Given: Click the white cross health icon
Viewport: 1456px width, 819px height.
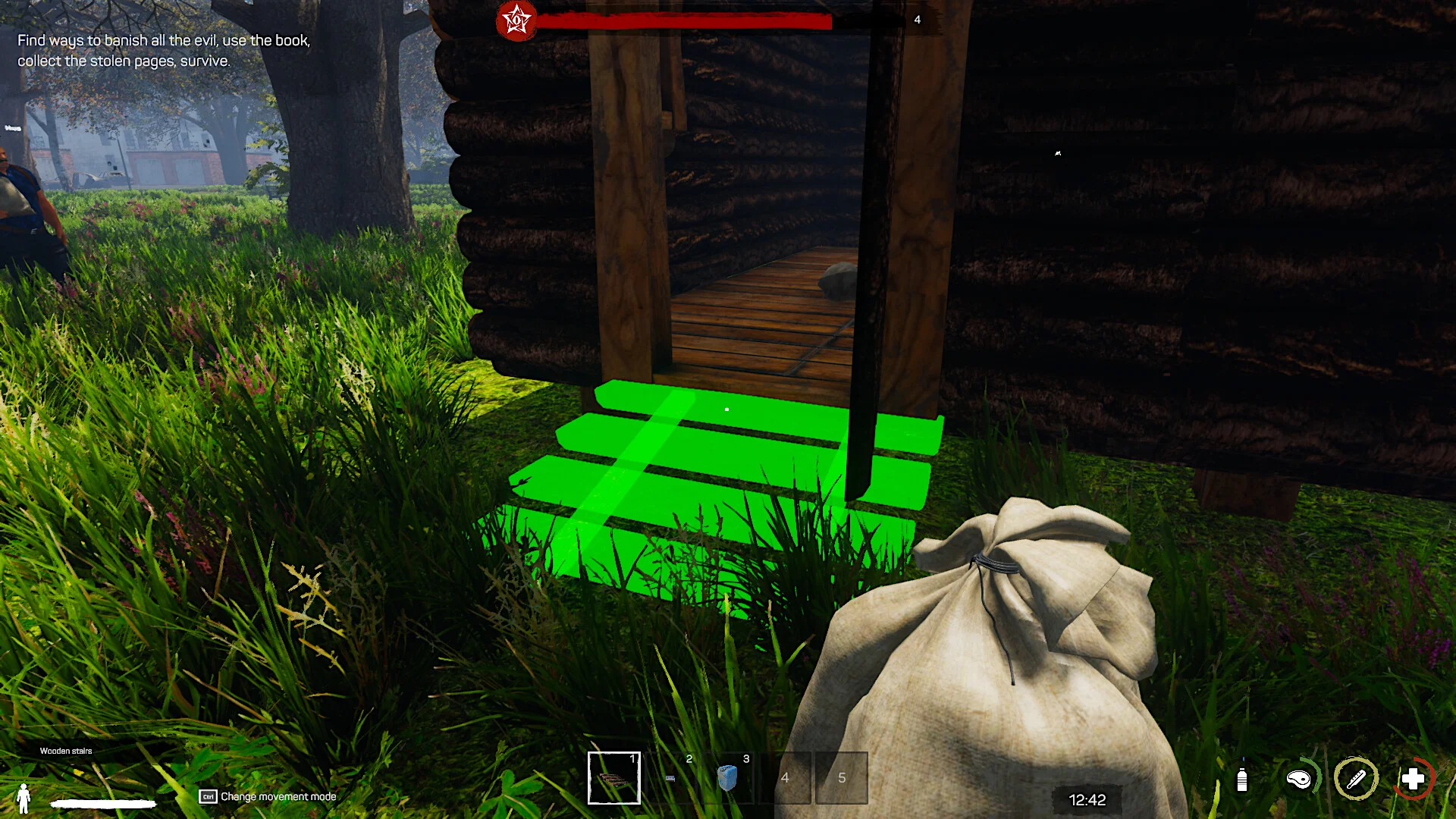Looking at the screenshot, I should click(x=1413, y=779).
